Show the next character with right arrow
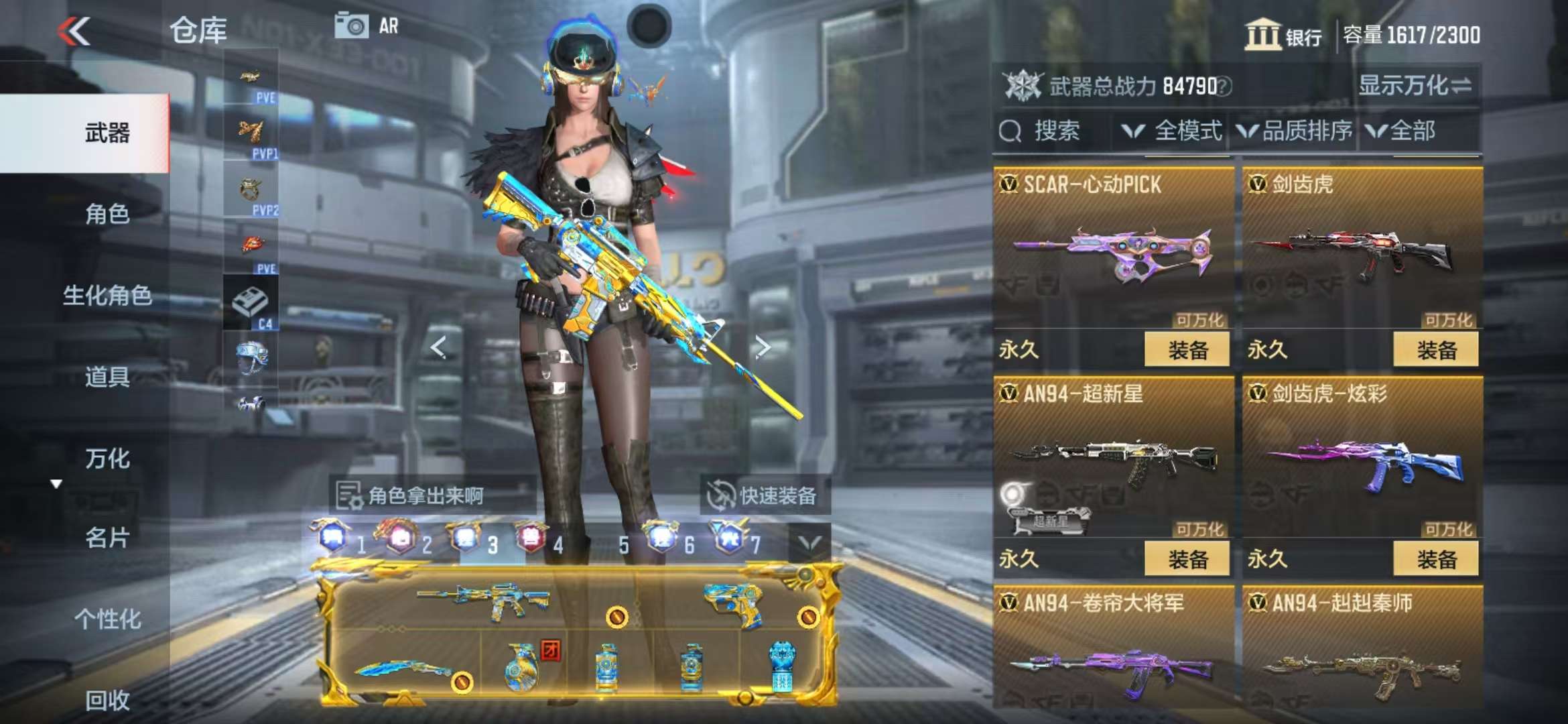1568x724 pixels. click(763, 347)
